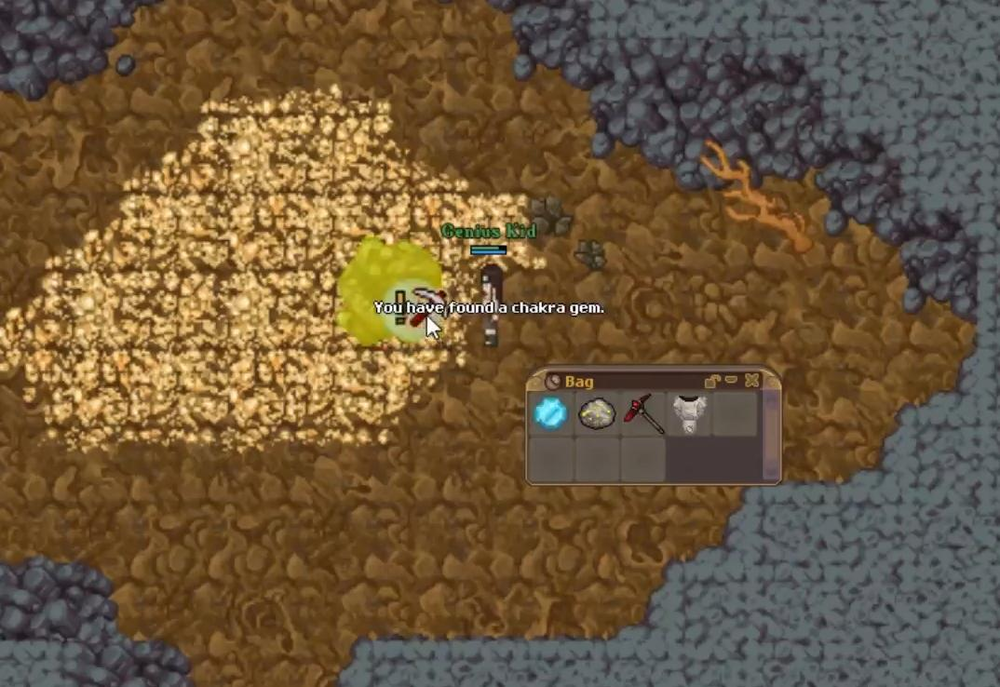Viewport: 1000px width, 687px height.
Task: Choose the white armor item slot
Action: click(689, 413)
